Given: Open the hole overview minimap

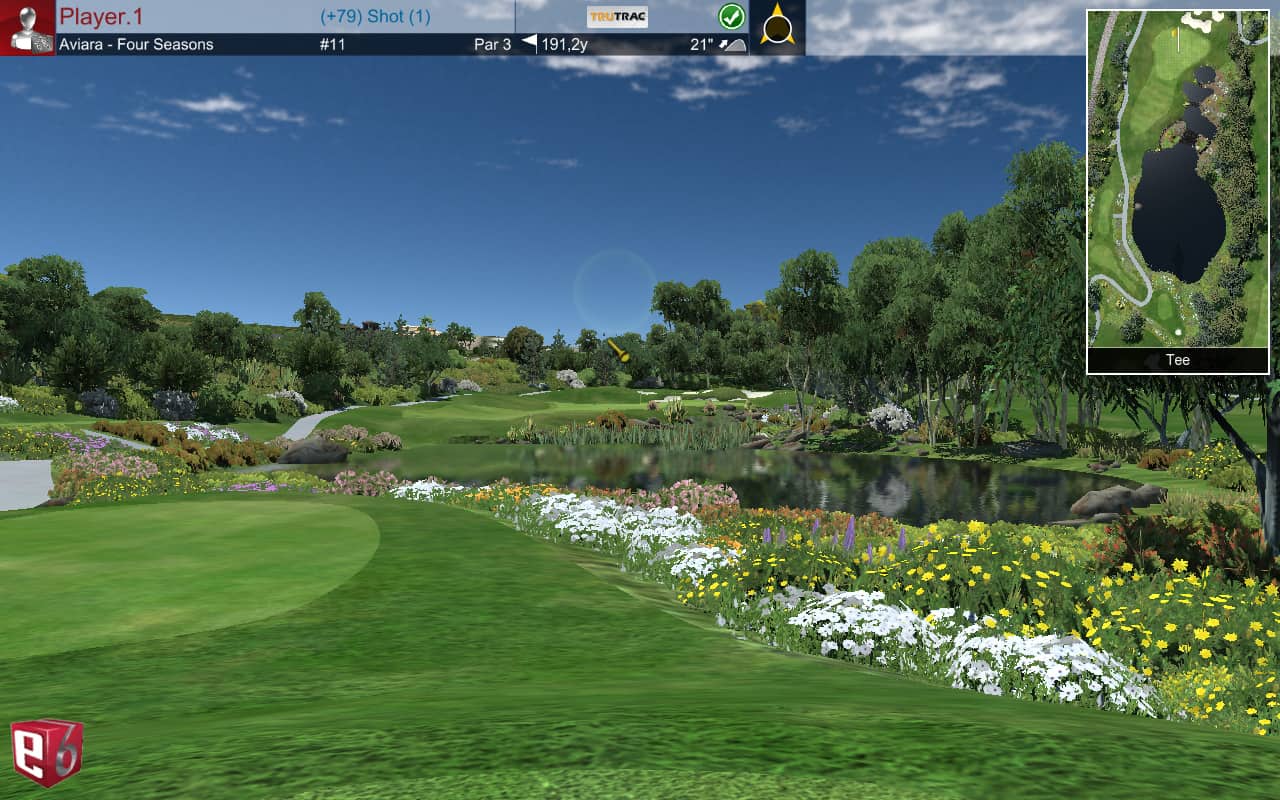Looking at the screenshot, I should [1177, 179].
